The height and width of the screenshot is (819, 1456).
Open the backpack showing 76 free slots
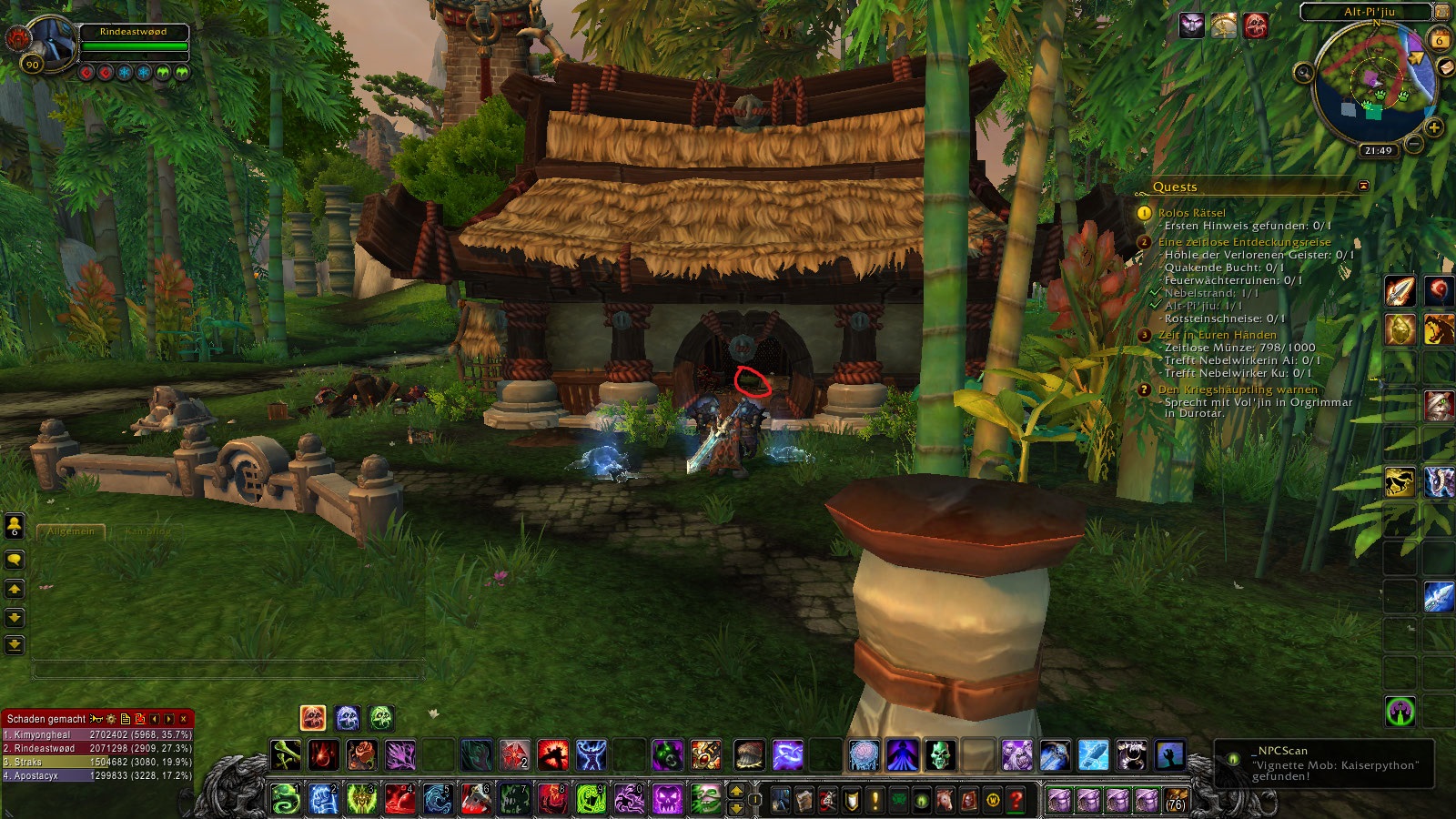tap(1176, 801)
